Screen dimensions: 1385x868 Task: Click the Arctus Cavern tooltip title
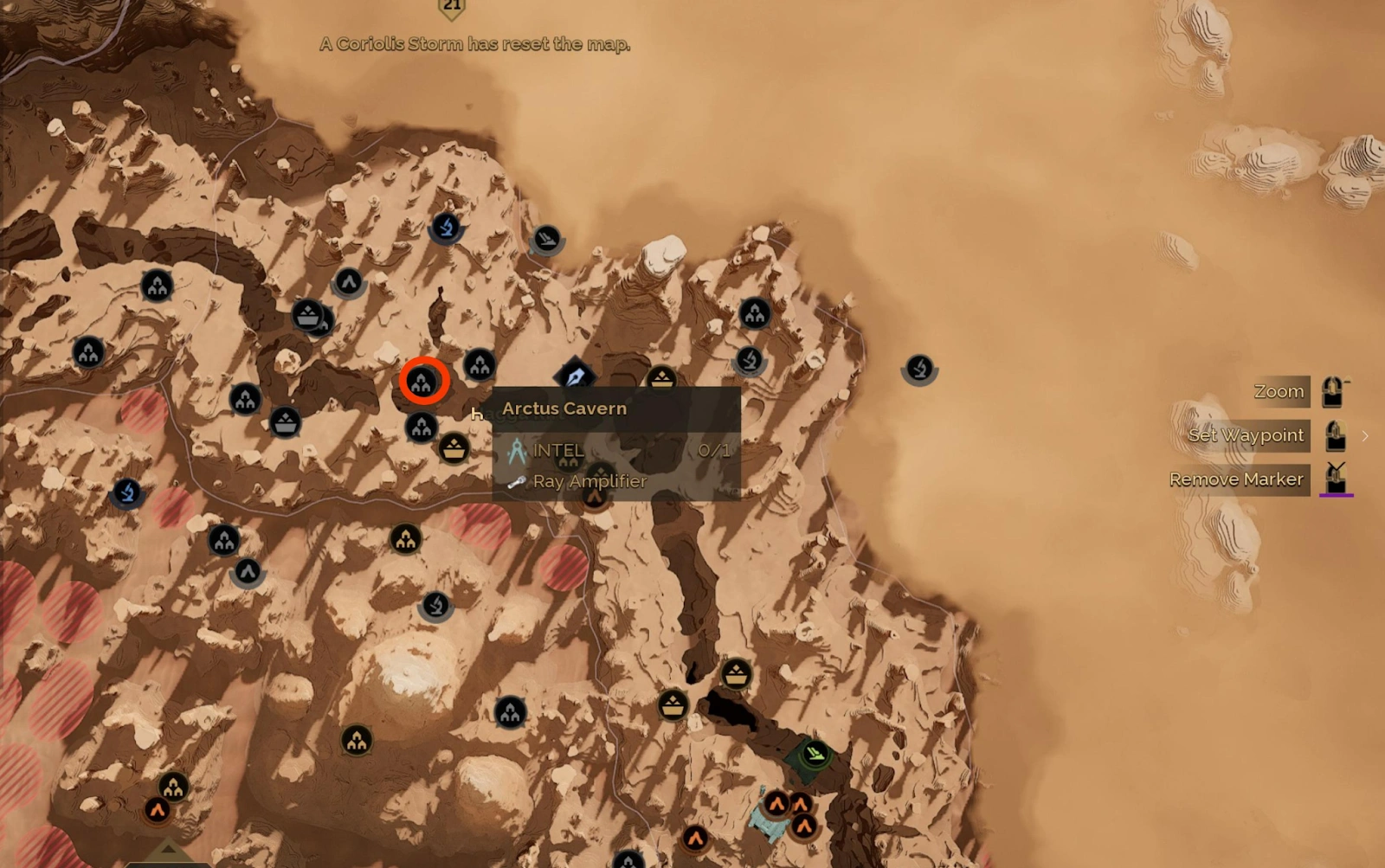(x=563, y=408)
